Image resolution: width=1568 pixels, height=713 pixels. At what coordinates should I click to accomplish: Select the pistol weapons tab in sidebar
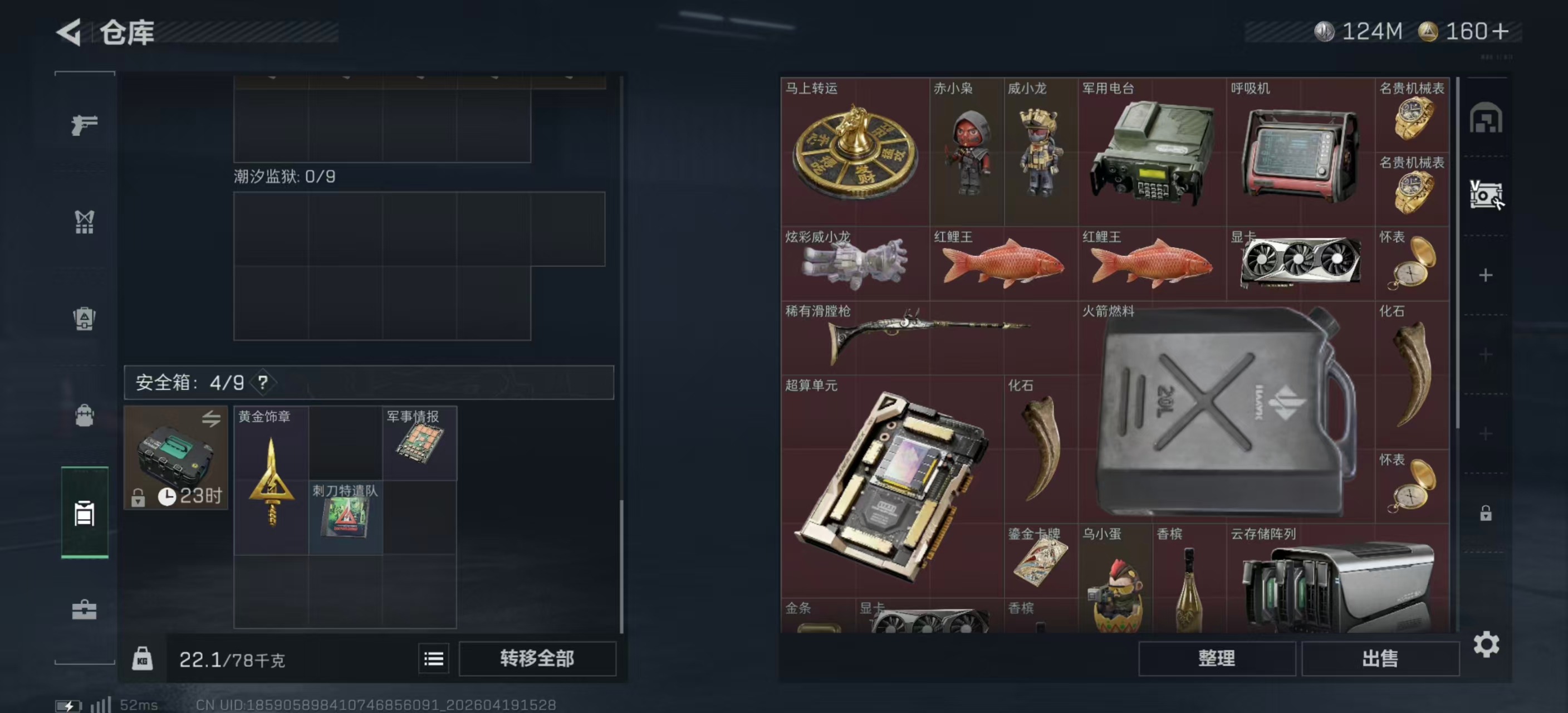coord(85,125)
